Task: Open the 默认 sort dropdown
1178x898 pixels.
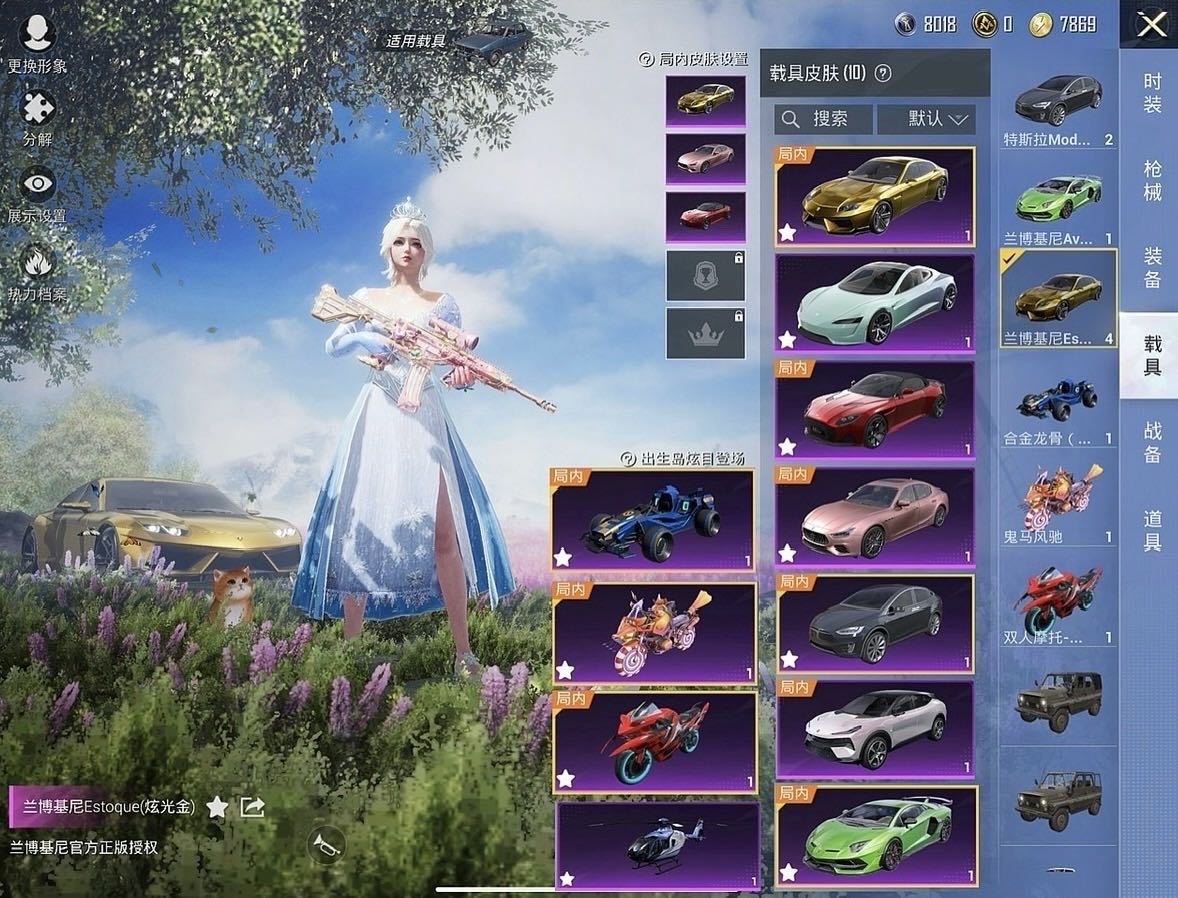Action: click(926, 119)
